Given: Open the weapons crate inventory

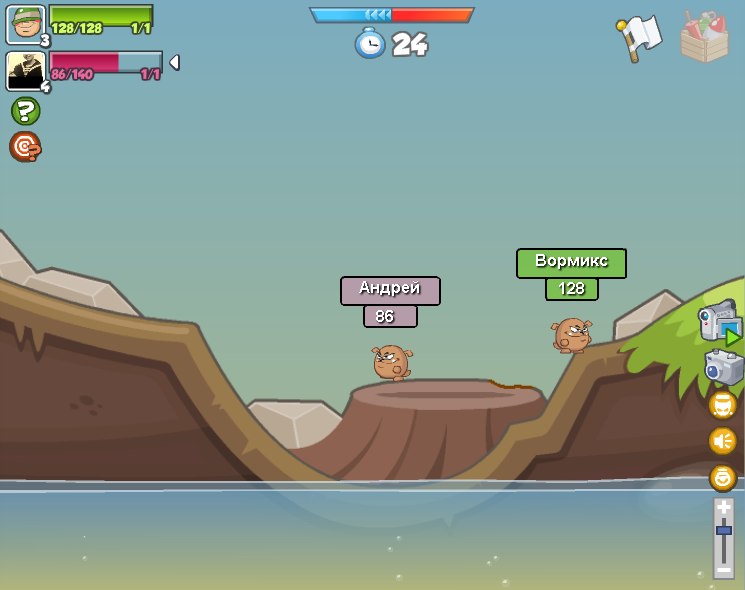Looking at the screenshot, I should pos(704,37).
